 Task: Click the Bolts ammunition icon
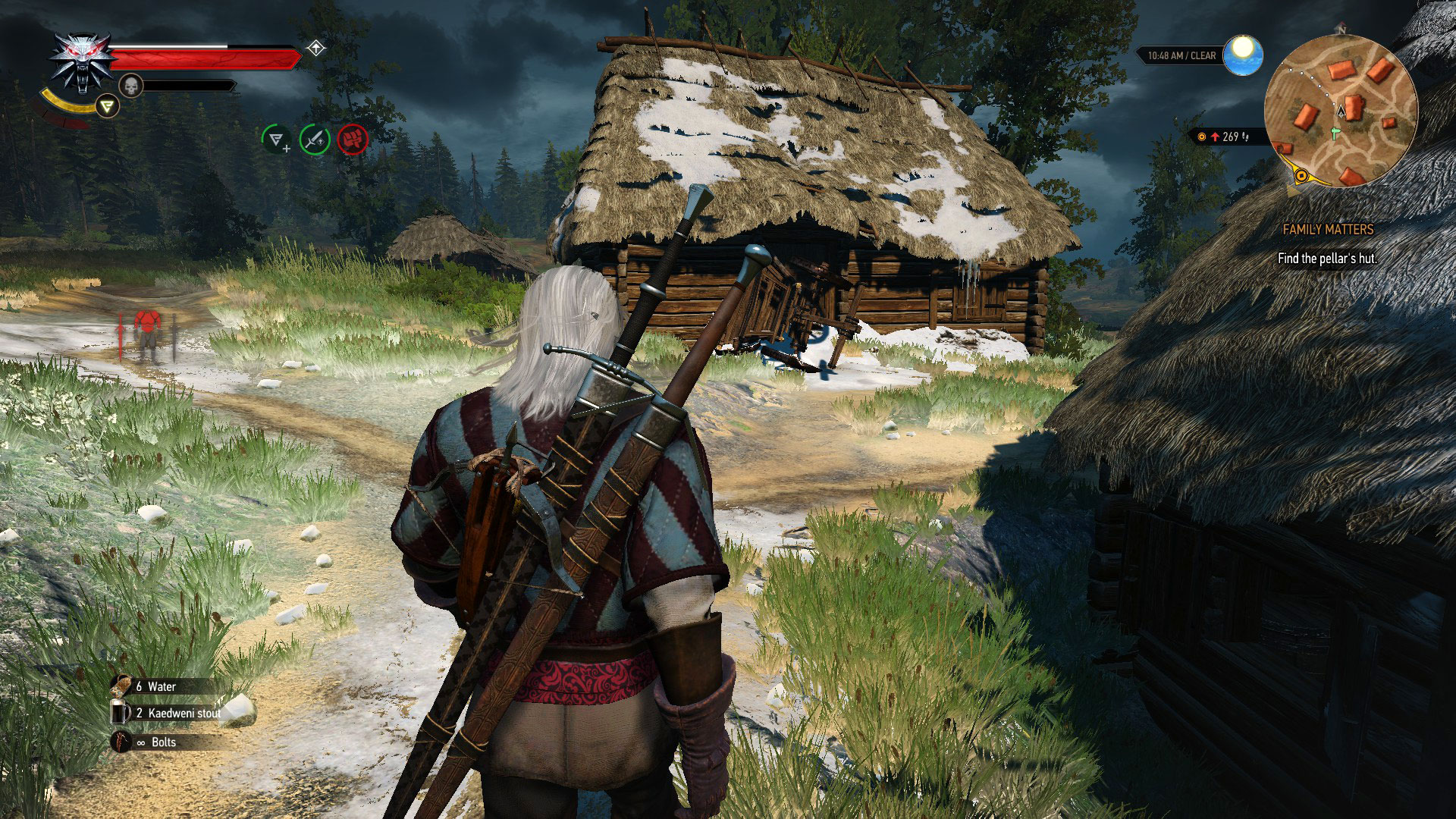point(122,742)
